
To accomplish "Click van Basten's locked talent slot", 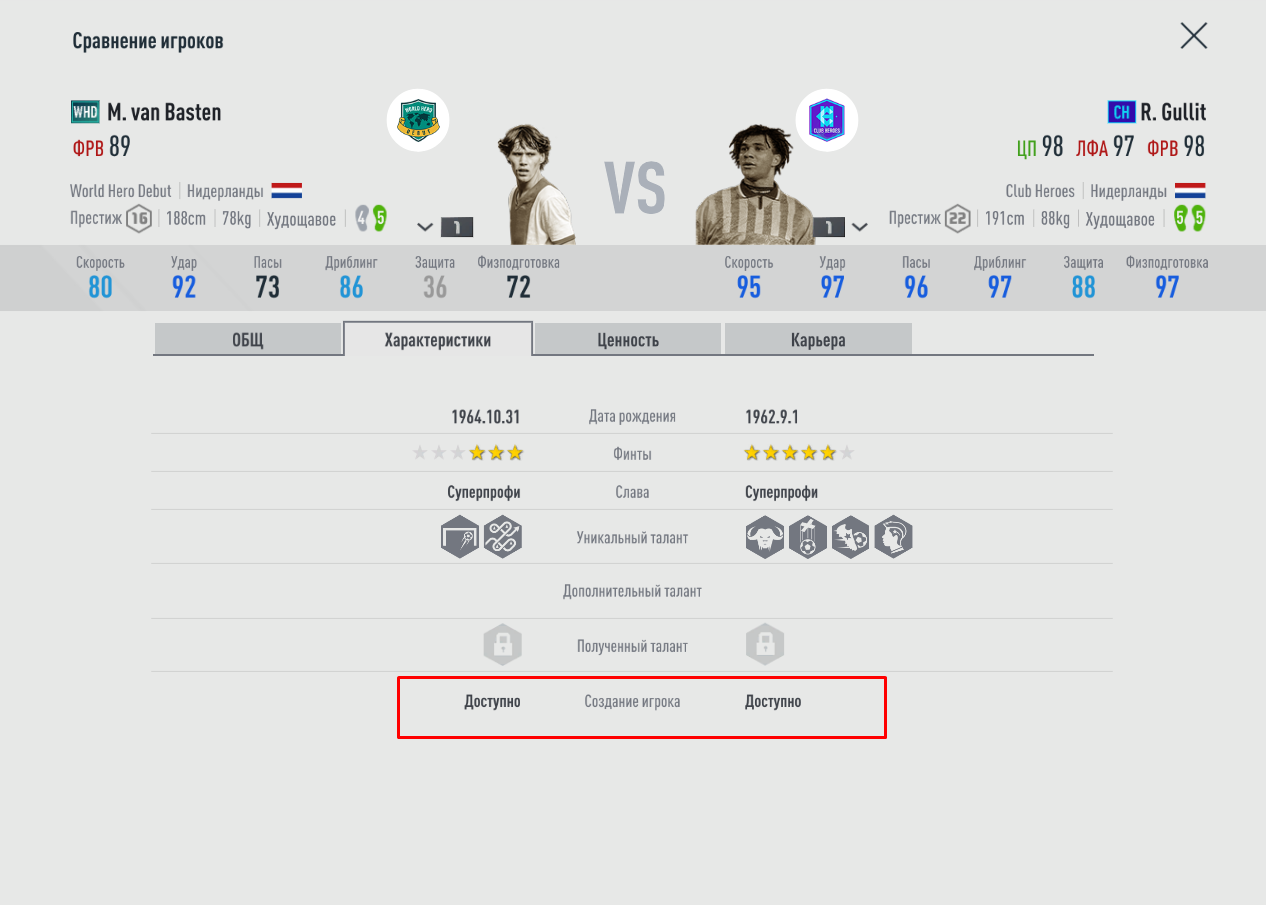I will [x=503, y=645].
